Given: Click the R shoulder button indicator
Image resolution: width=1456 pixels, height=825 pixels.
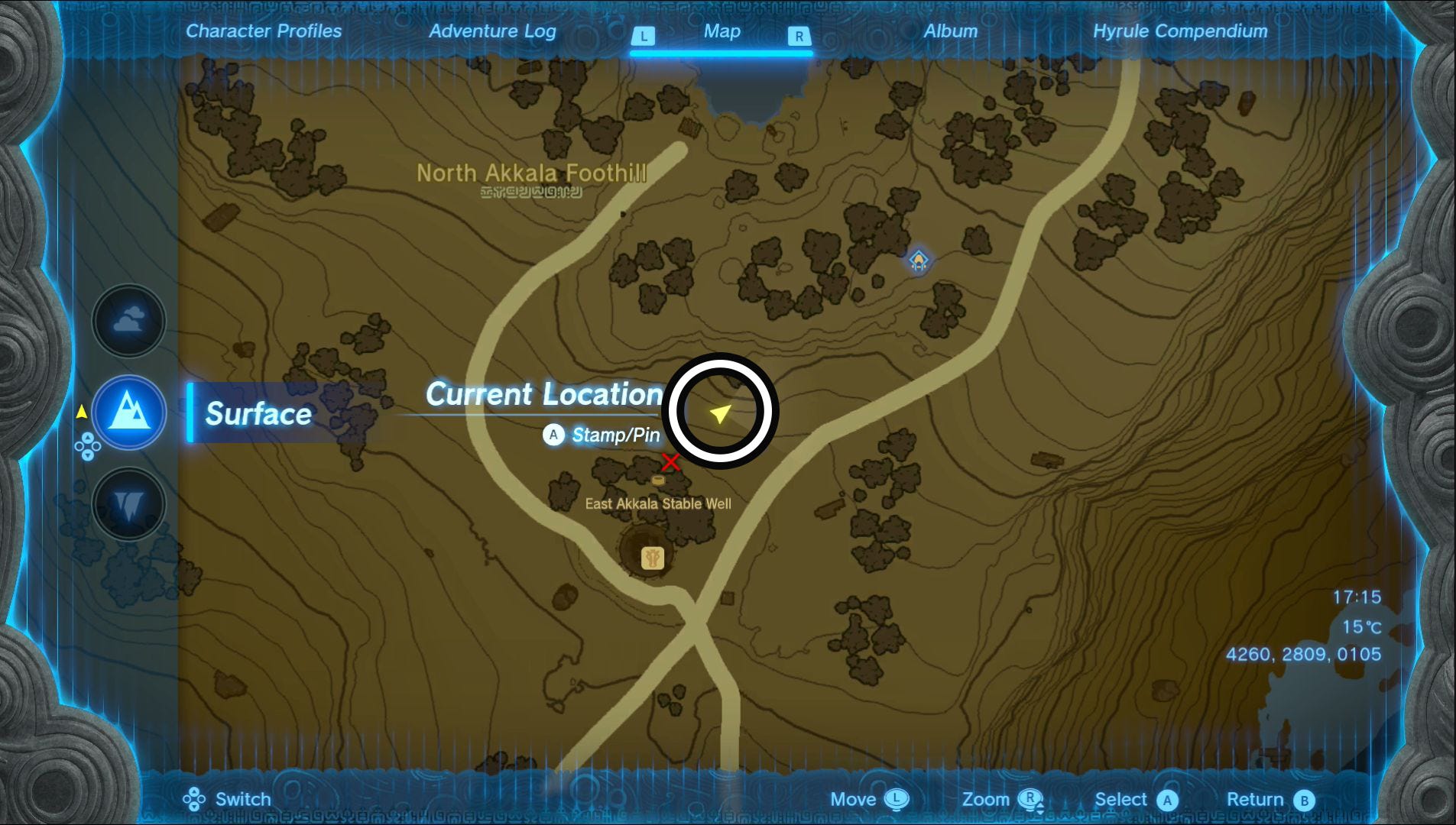Looking at the screenshot, I should point(799,34).
